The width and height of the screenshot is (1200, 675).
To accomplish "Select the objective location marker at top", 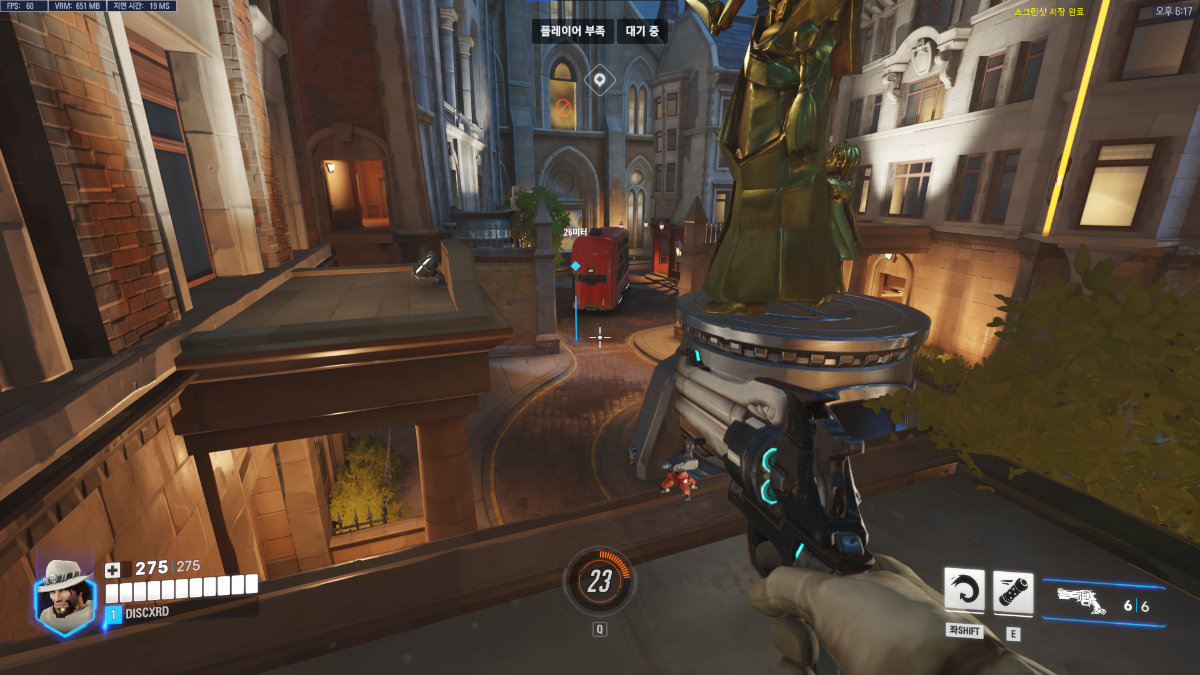I will click(x=599, y=79).
